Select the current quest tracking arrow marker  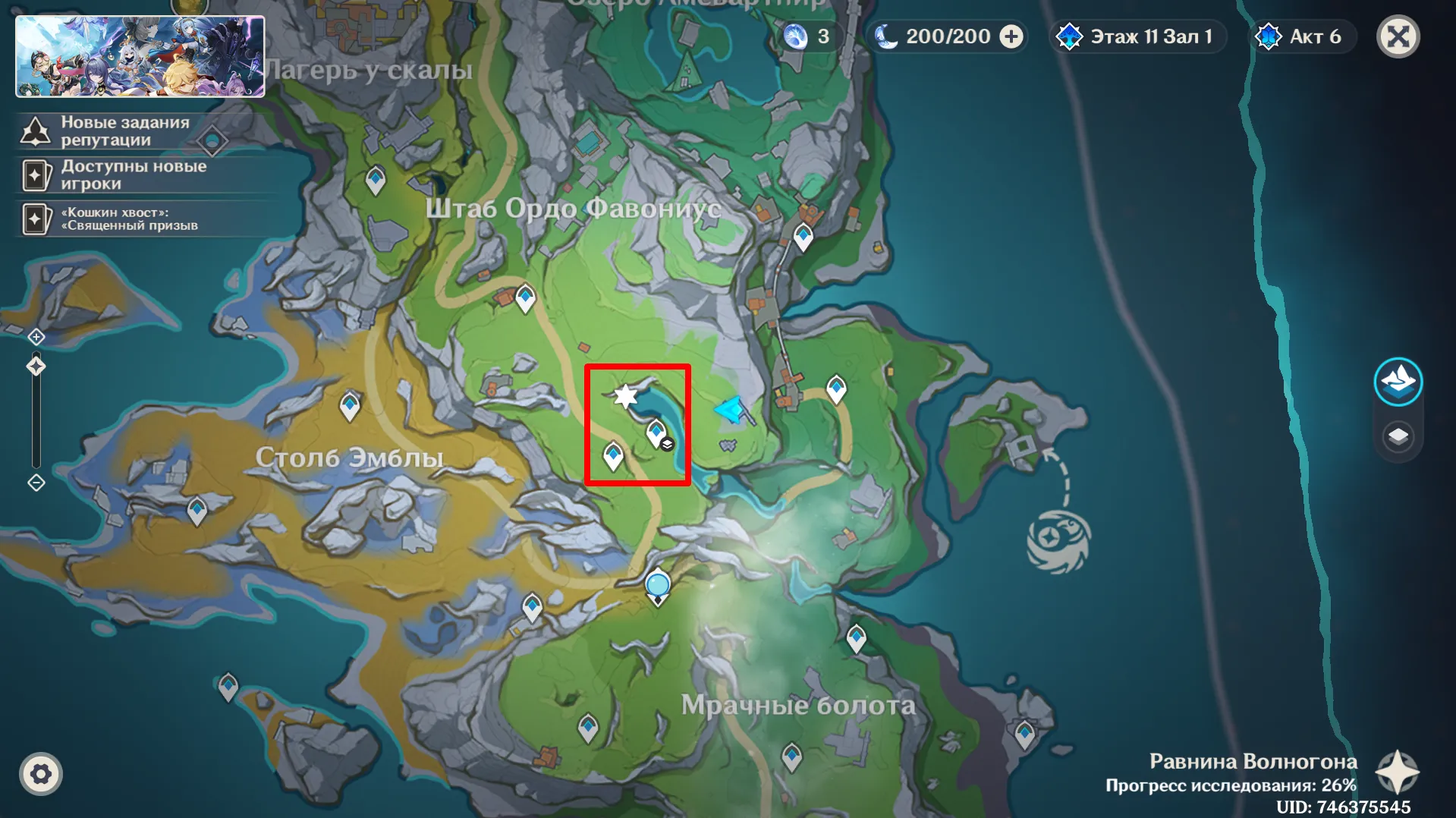coord(730,410)
